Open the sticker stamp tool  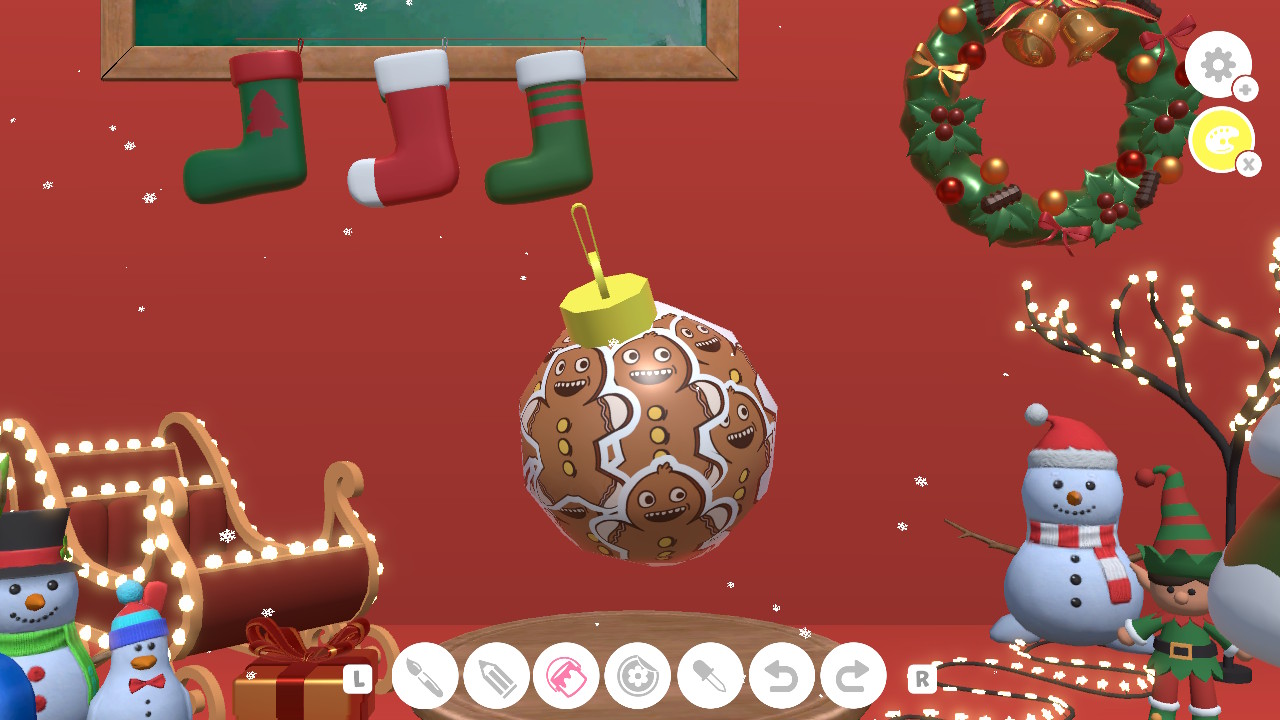coord(638,676)
